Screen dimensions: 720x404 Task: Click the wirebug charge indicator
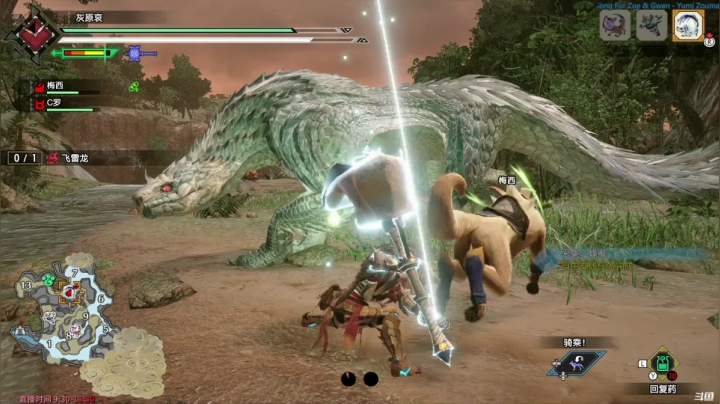358,379
